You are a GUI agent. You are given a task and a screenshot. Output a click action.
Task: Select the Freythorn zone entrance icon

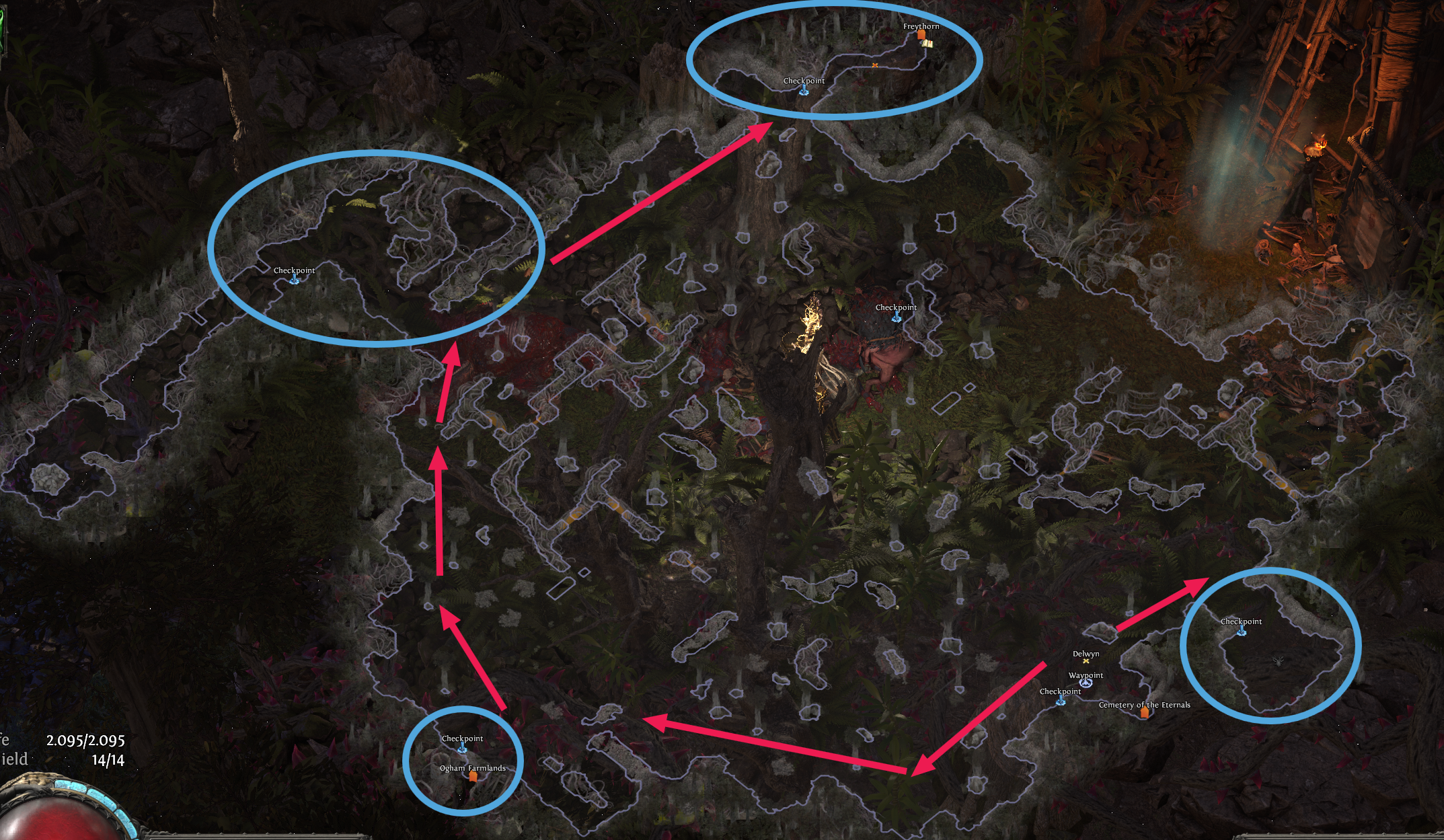pos(921,35)
